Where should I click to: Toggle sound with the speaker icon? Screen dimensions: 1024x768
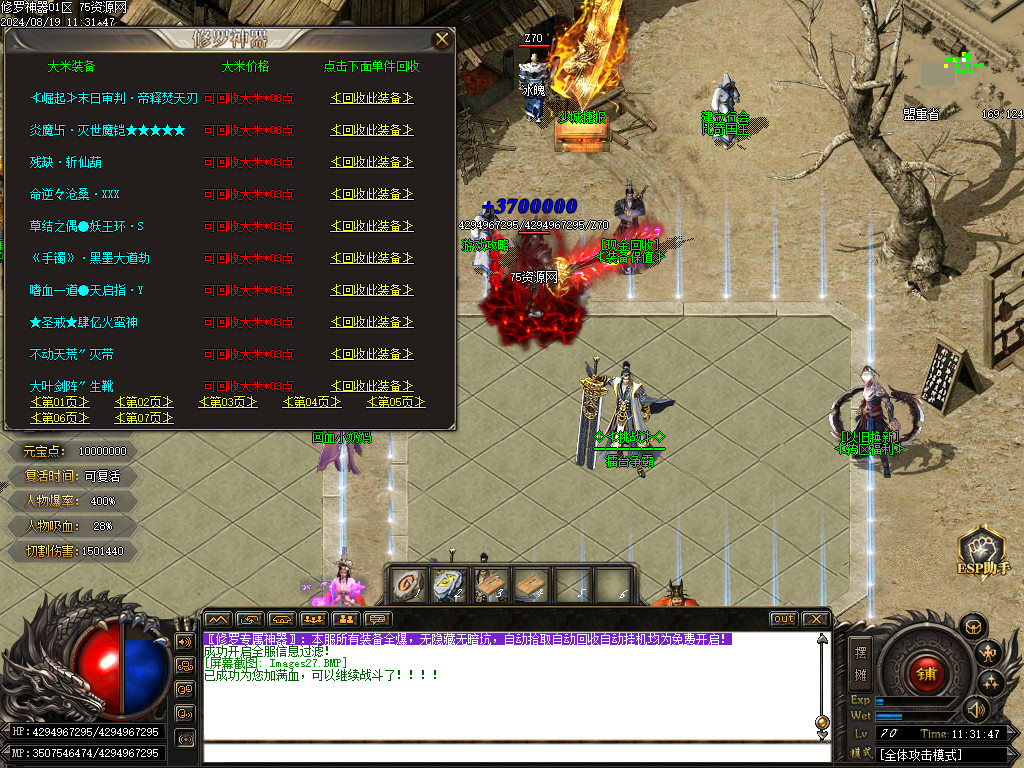coord(975,710)
